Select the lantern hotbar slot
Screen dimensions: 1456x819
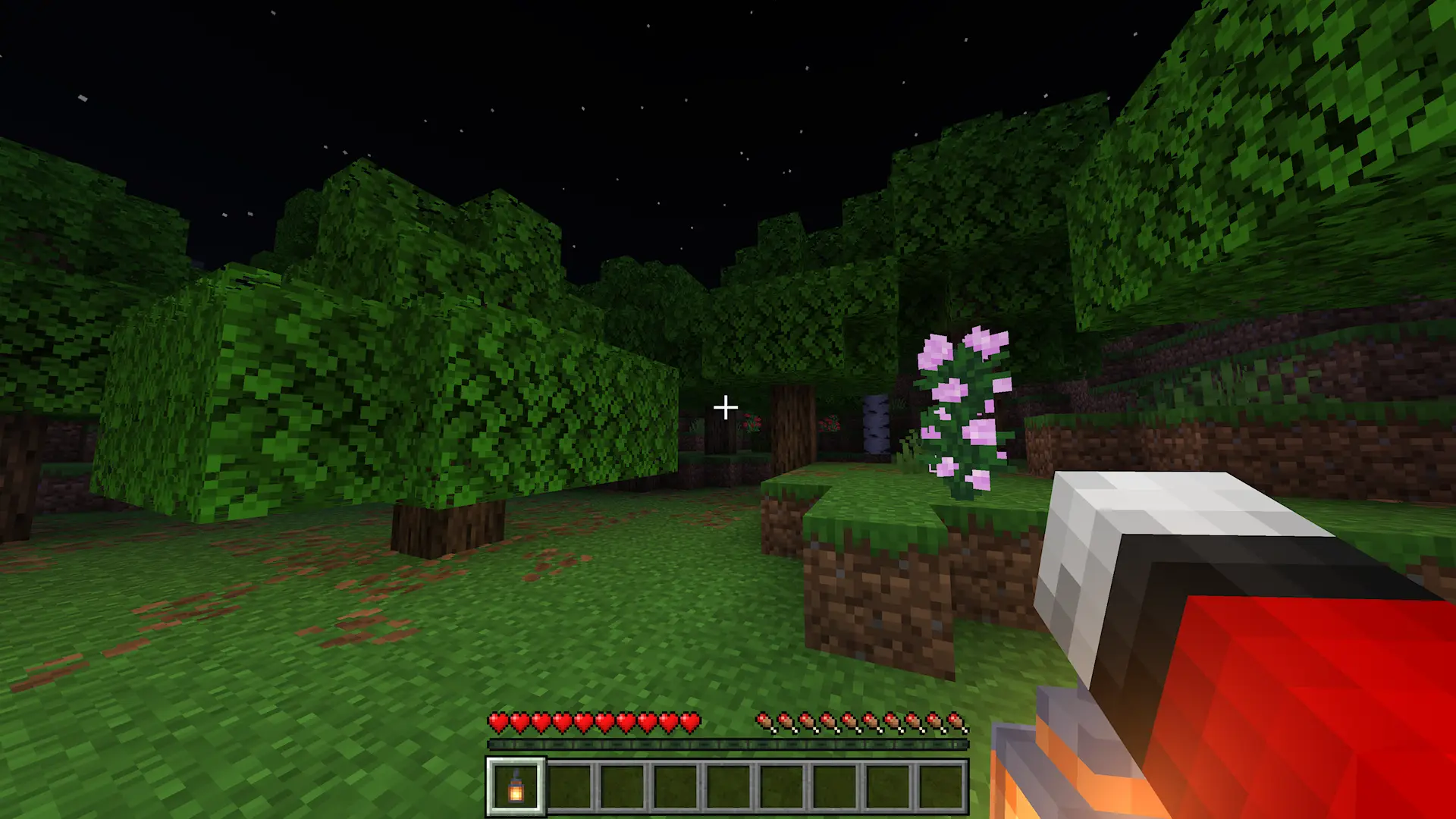pyautogui.click(x=516, y=787)
